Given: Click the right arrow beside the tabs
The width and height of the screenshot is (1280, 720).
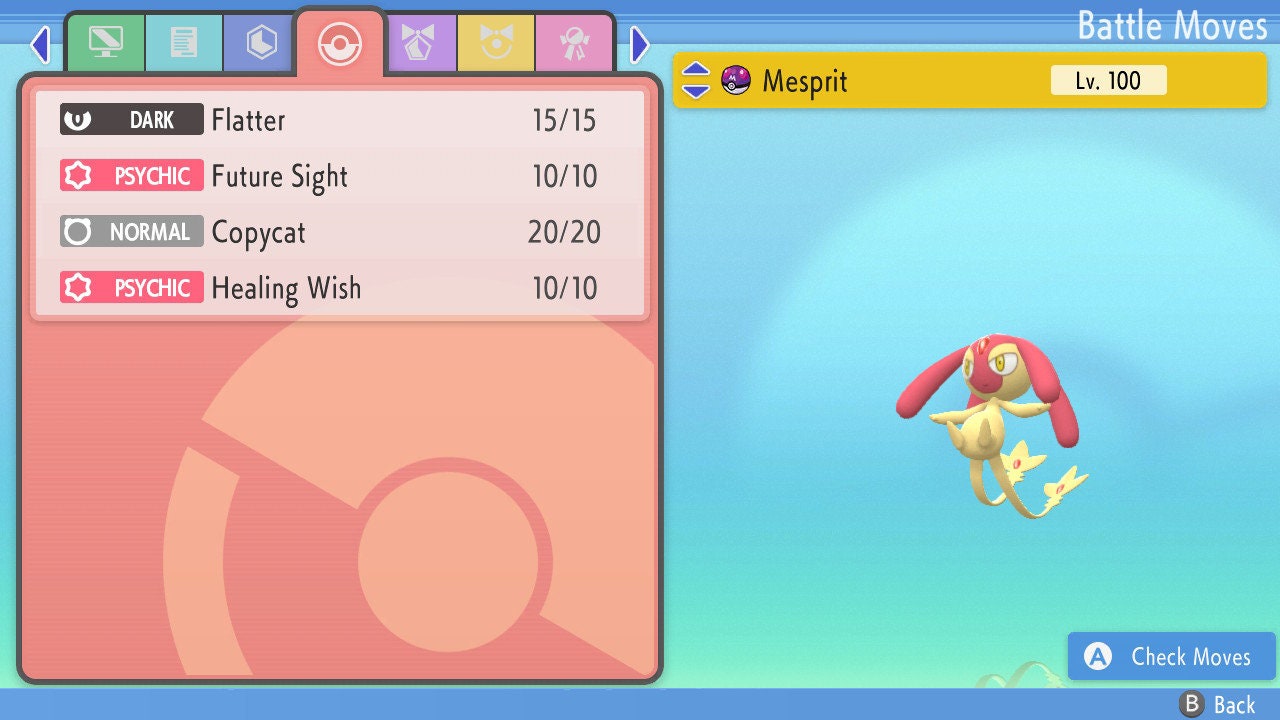Looking at the screenshot, I should click(x=640, y=44).
